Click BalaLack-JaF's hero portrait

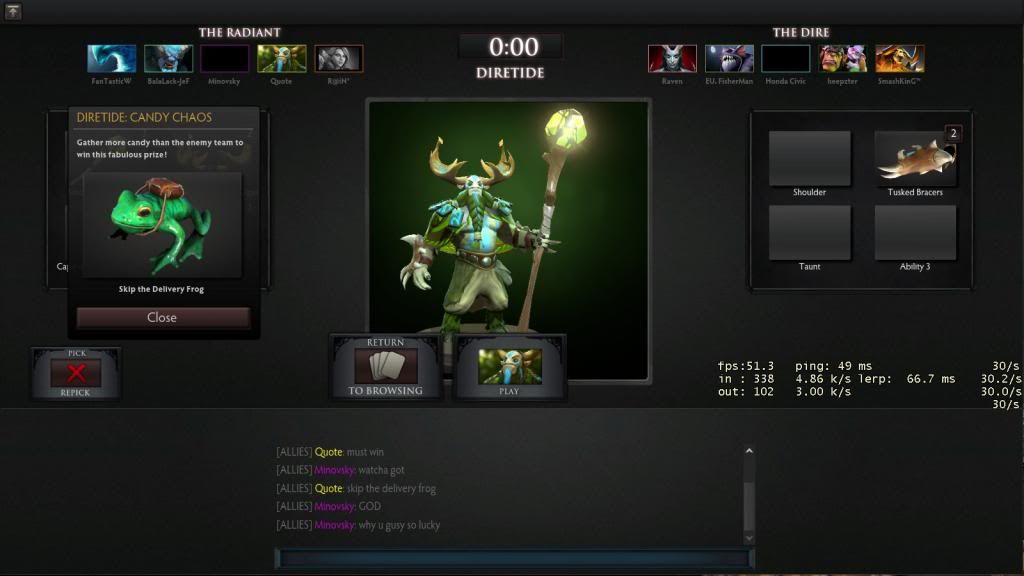(168, 59)
